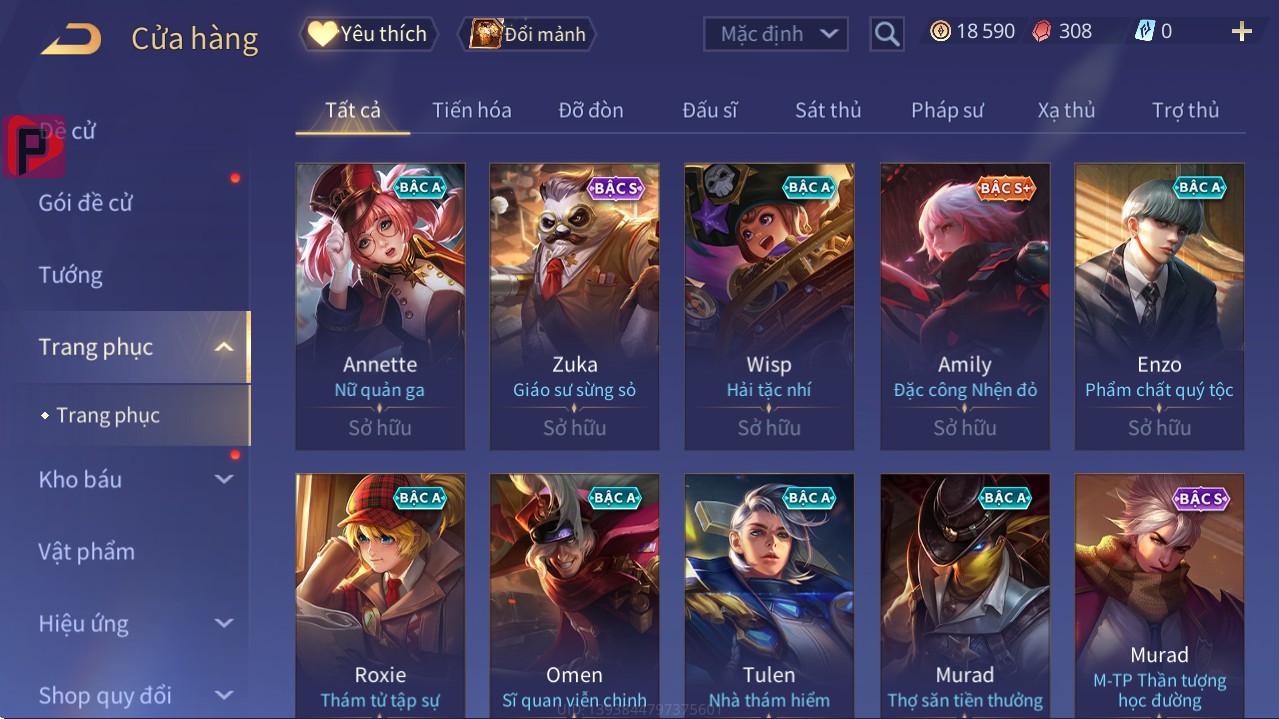Select the Pháp sư tab
Image resolution: width=1279 pixels, height=719 pixels.
(x=947, y=110)
